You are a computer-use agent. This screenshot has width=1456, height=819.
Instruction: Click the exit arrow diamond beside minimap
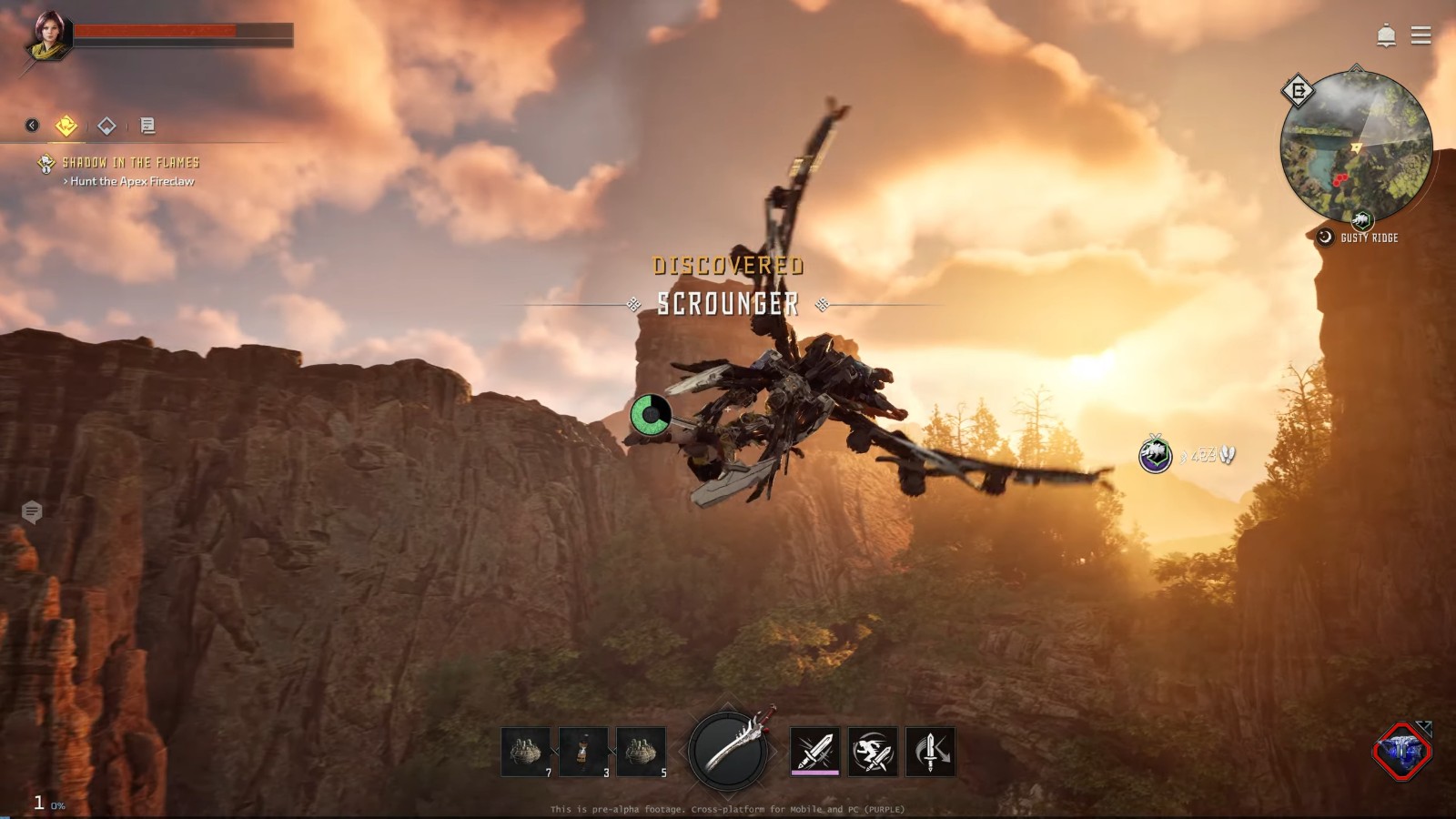1298,91
